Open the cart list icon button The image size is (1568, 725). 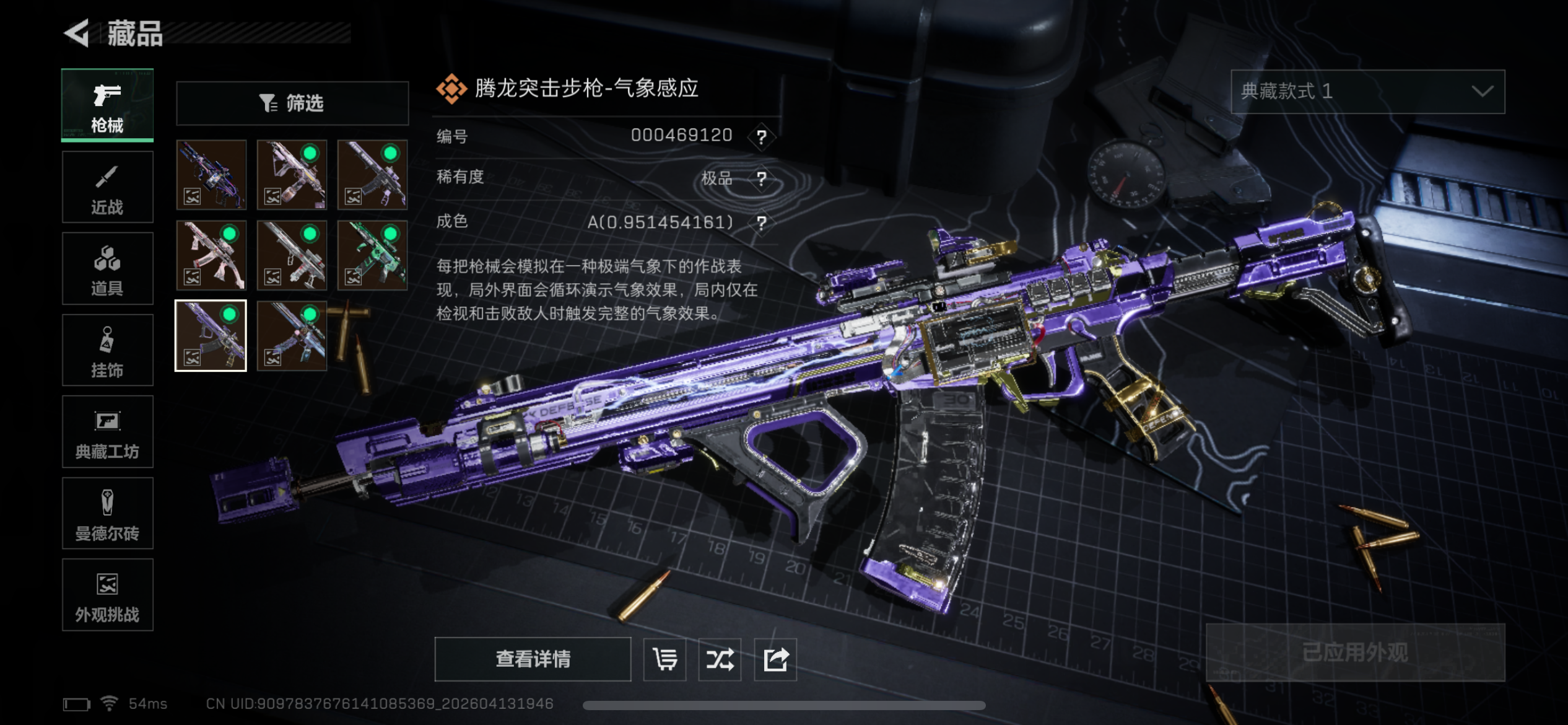coord(664,659)
